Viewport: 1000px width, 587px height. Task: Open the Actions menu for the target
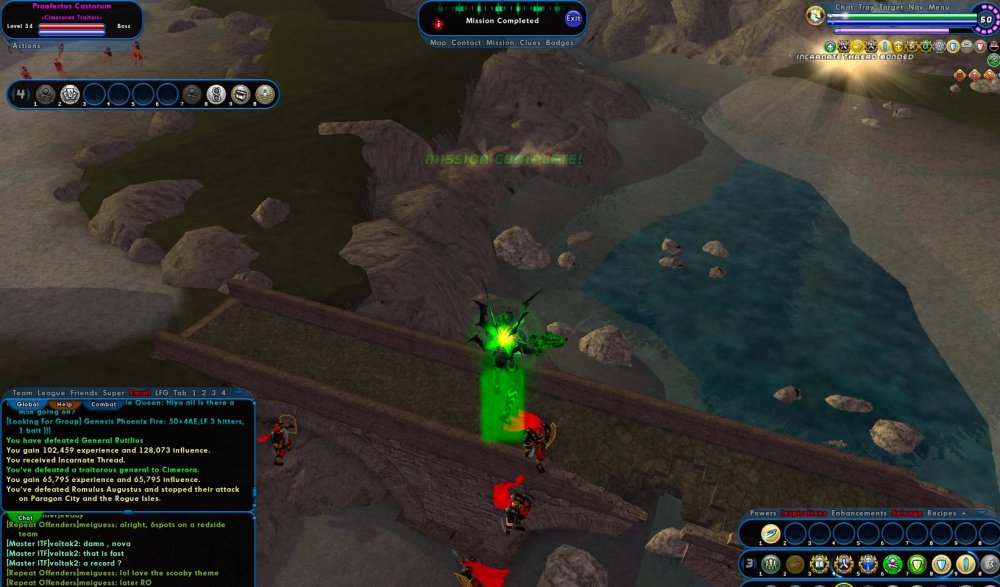click(x=26, y=45)
